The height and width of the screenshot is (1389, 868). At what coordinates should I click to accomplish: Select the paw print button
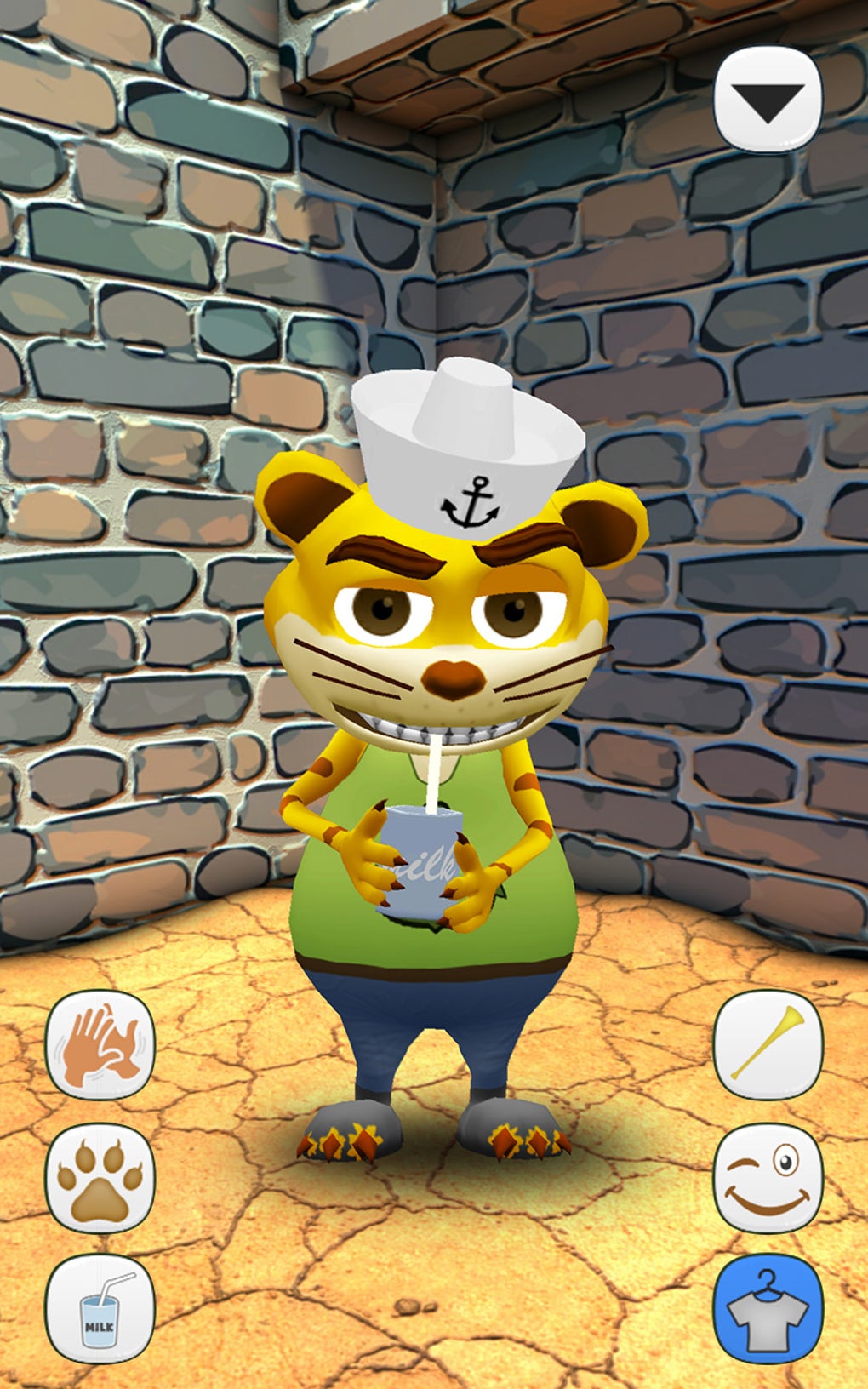100,1177
